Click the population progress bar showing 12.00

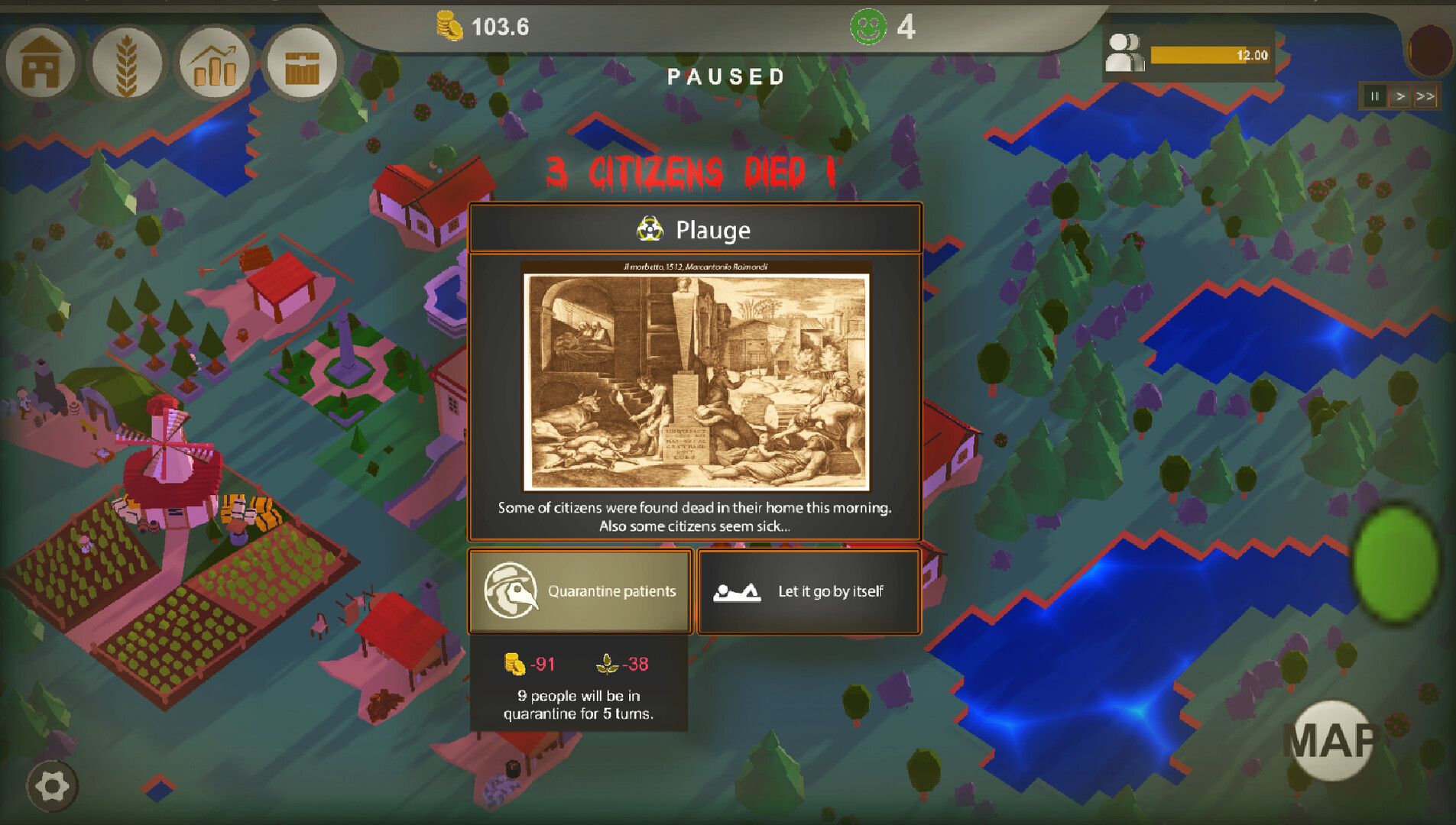click(x=1211, y=53)
